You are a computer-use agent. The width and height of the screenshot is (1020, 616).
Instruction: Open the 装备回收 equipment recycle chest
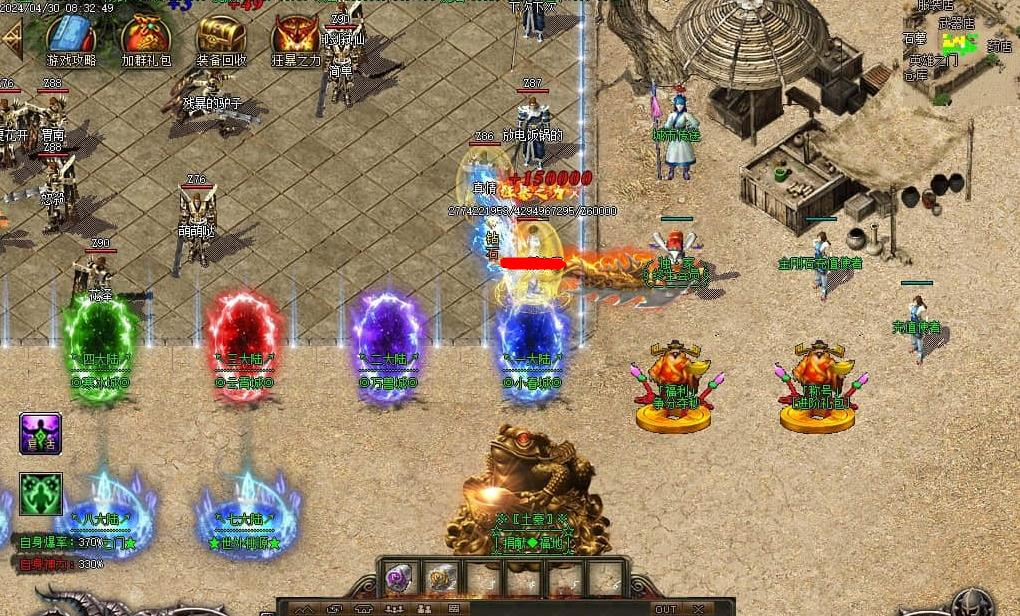pyautogui.click(x=221, y=37)
